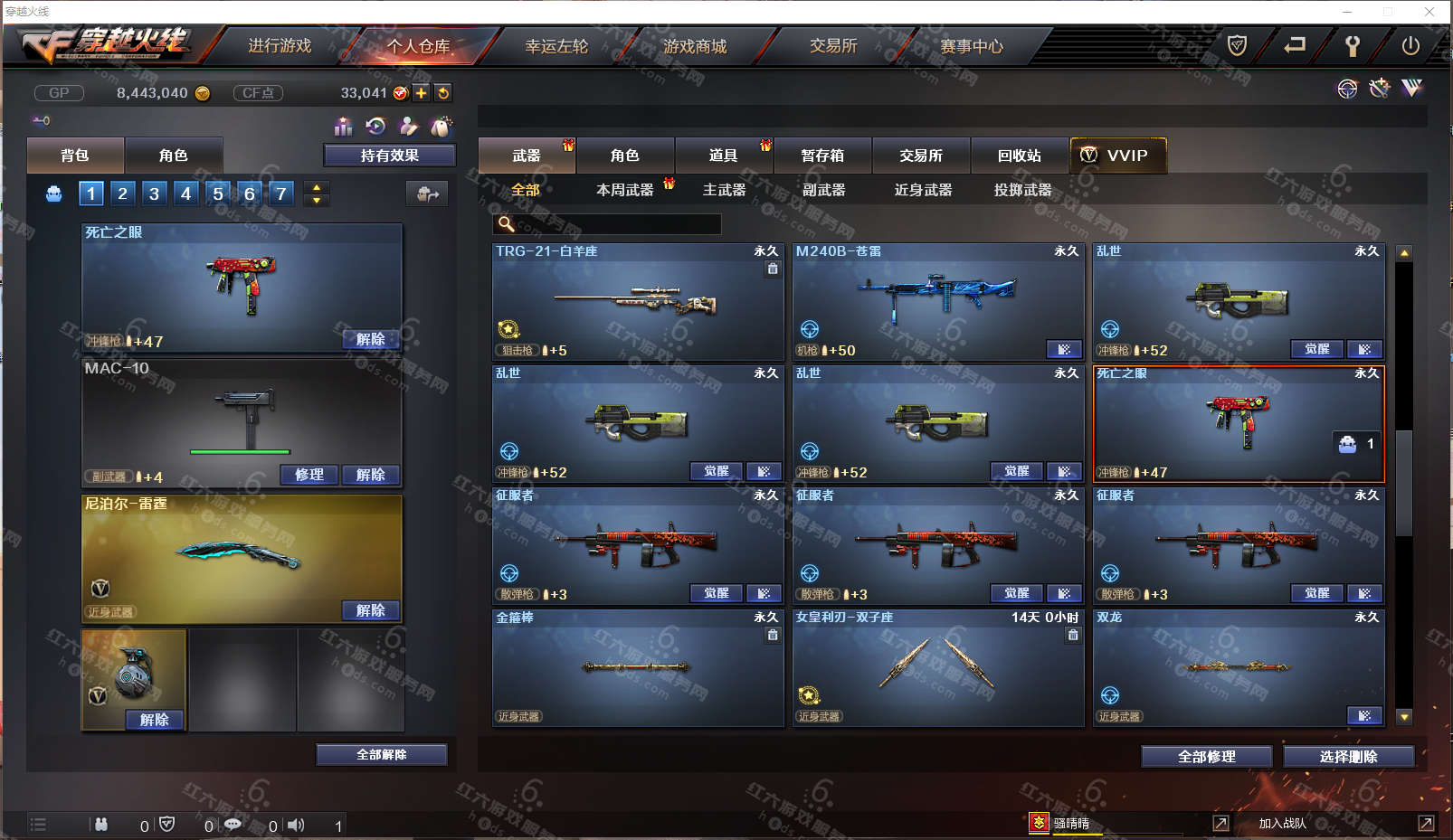Click 全部修理 to repair all

tap(1206, 757)
